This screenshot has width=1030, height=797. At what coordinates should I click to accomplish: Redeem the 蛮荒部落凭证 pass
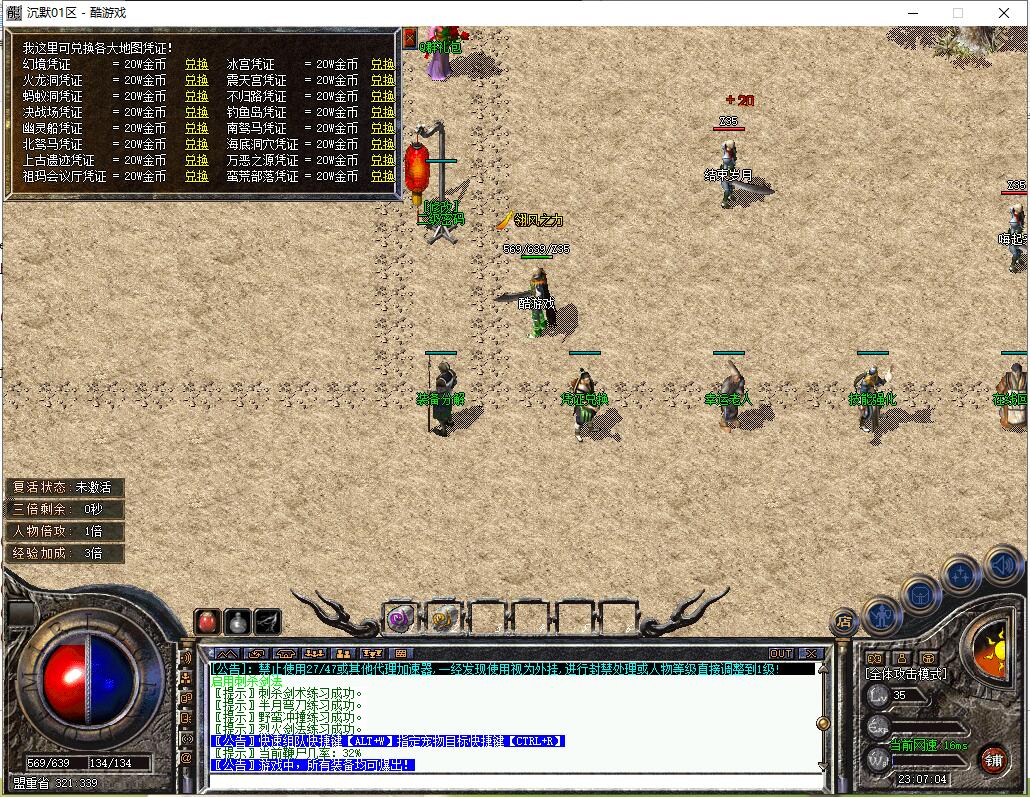click(x=382, y=176)
